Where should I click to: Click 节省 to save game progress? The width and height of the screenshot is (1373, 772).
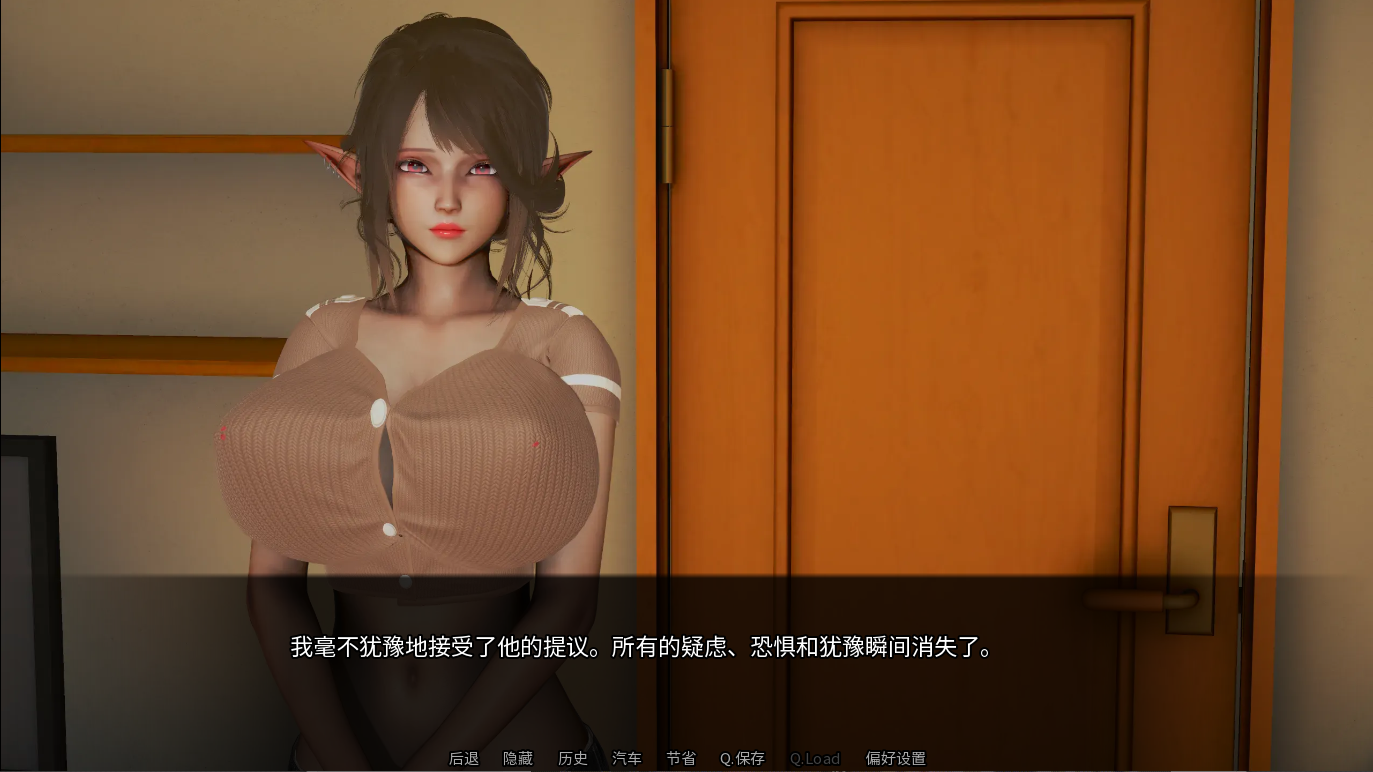[681, 758]
